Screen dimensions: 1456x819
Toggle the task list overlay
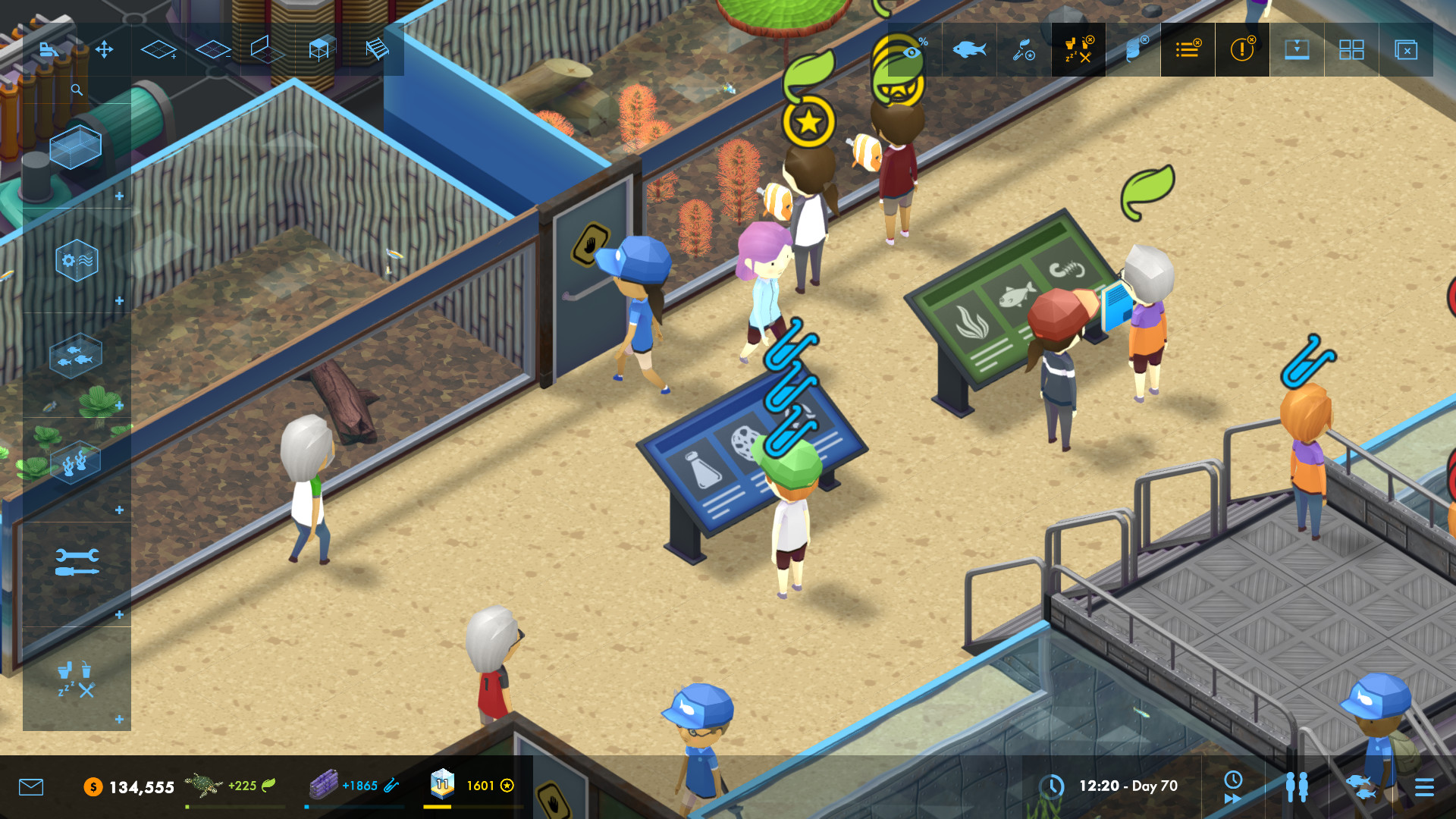[1188, 50]
